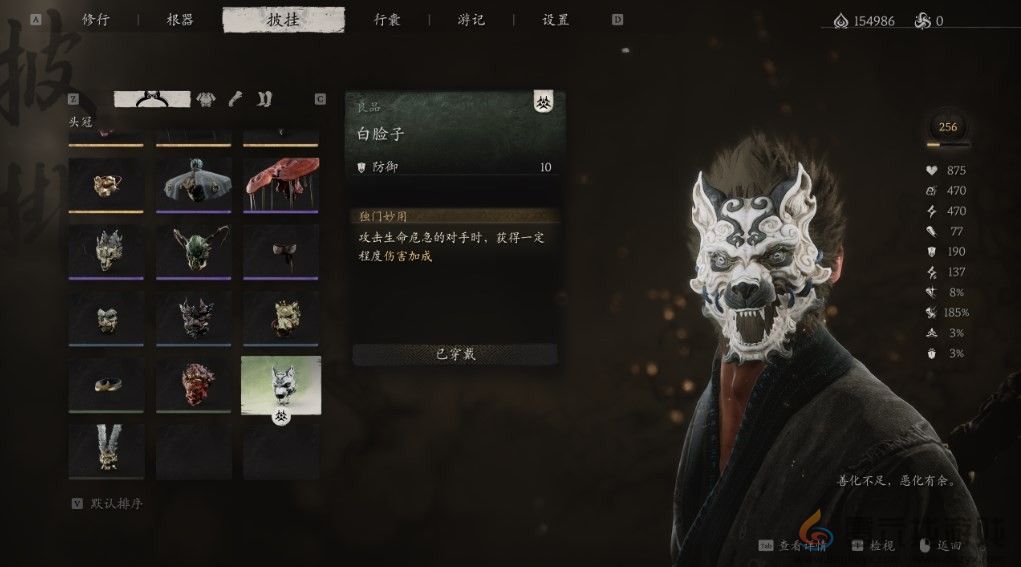
Task: Switch to the 根器 tab
Action: (x=180, y=19)
